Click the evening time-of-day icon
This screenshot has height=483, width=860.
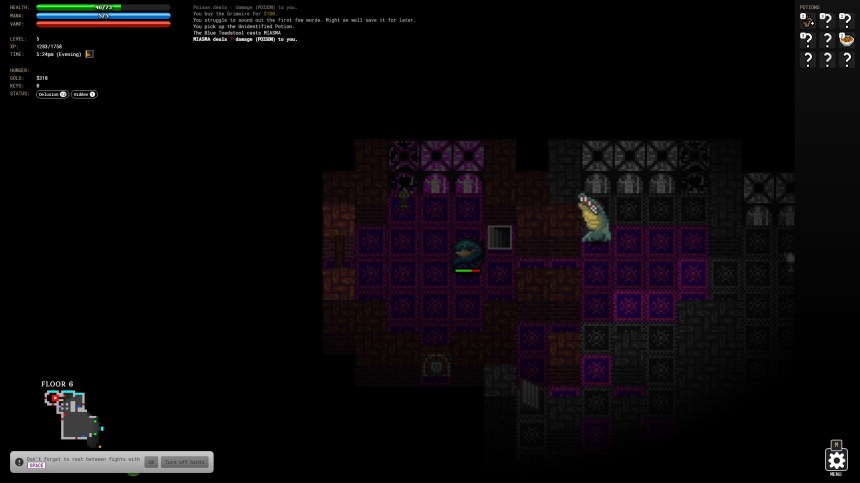89,54
